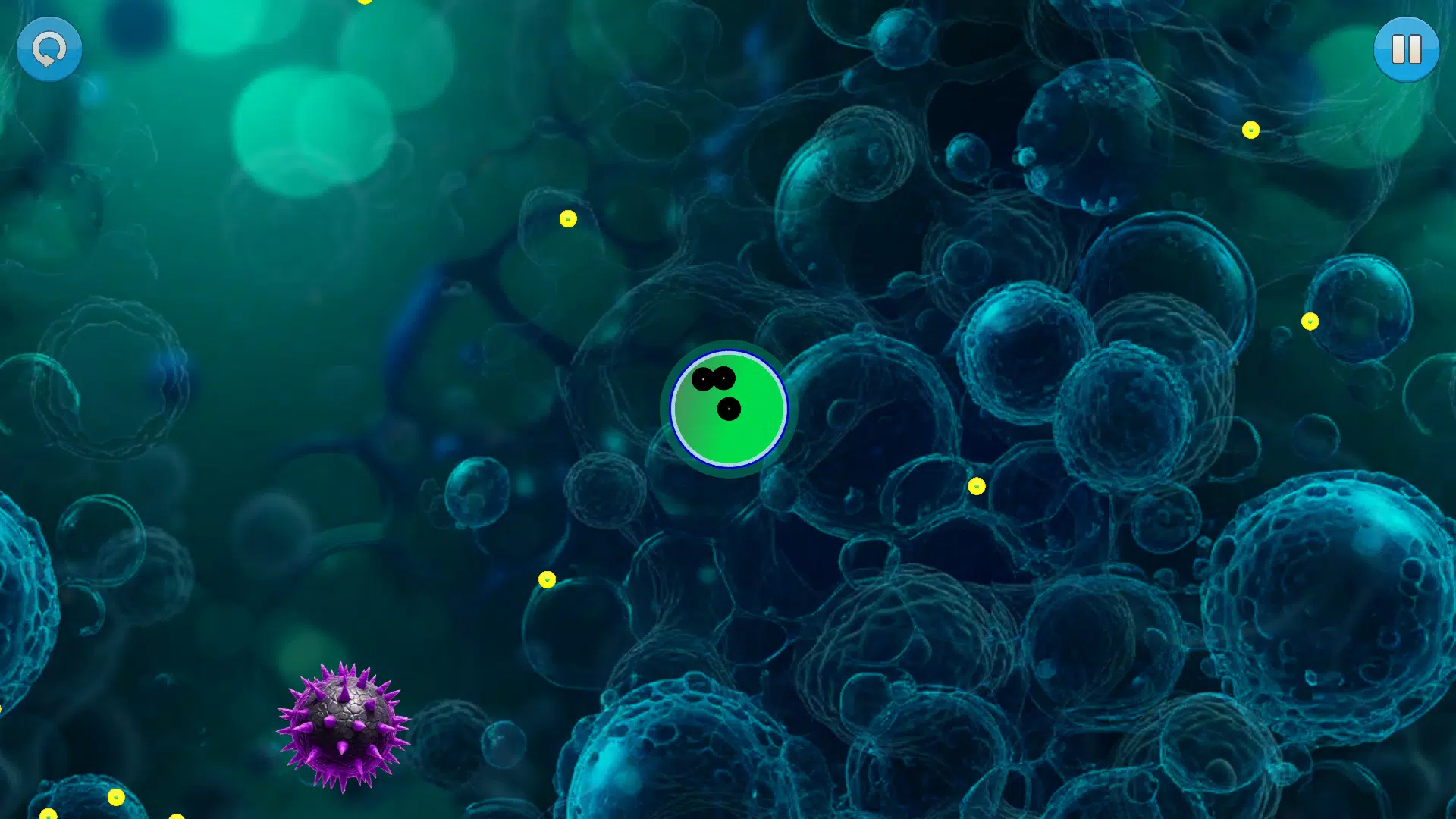Click the yellow pellet at the right screen edge
The height and width of the screenshot is (819, 1456).
[1308, 322]
